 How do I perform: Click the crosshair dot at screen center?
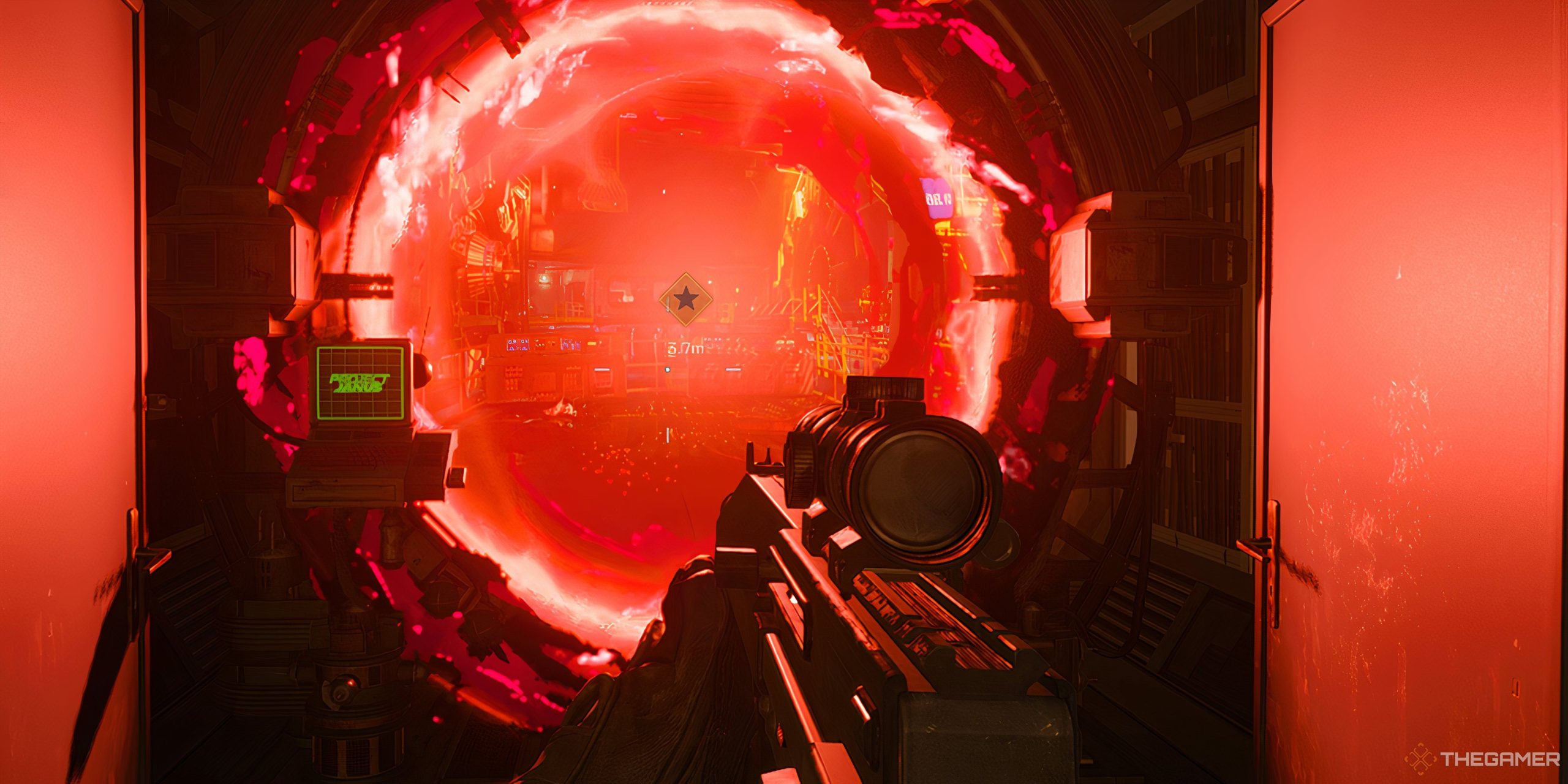click(x=667, y=371)
